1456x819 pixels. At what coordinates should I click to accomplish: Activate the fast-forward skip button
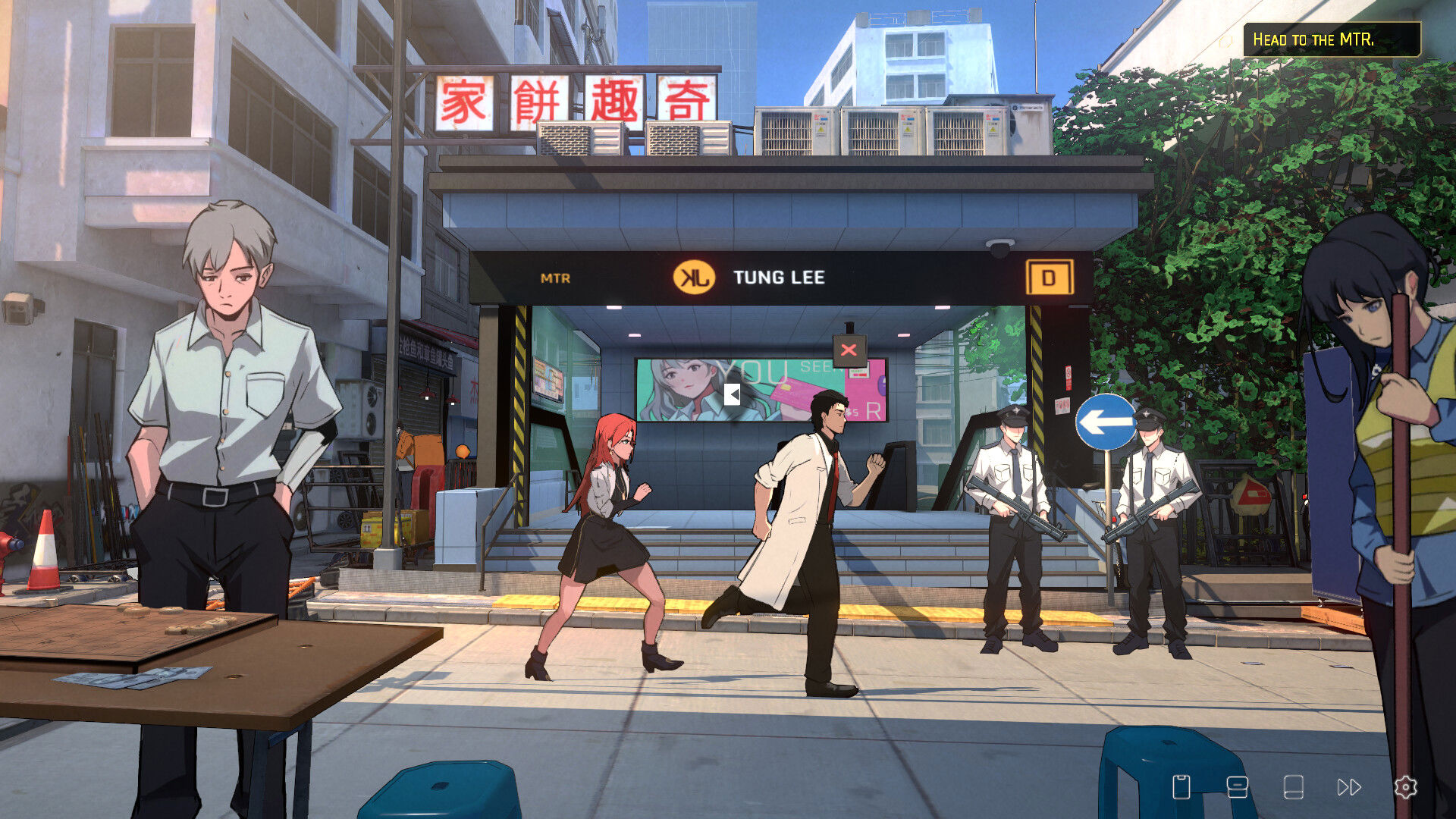click(1349, 787)
